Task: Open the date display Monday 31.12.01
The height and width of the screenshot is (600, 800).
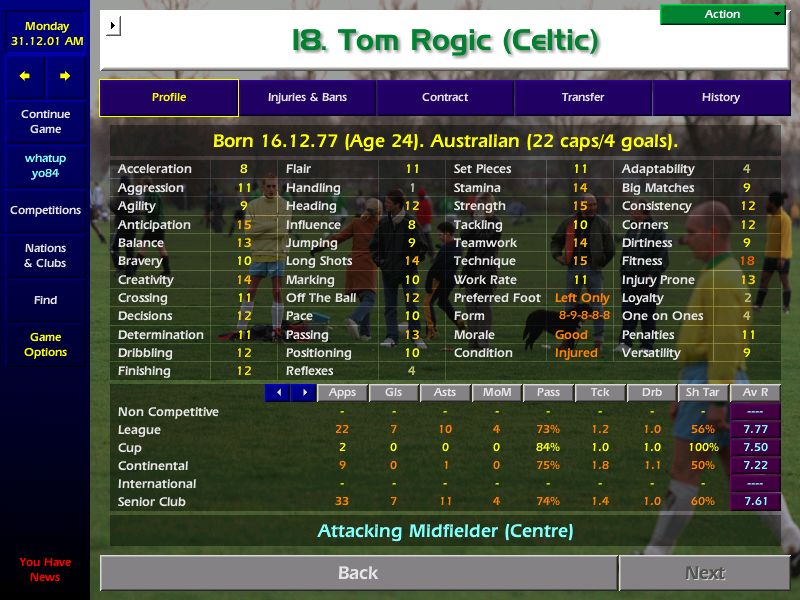Action: click(x=46, y=34)
